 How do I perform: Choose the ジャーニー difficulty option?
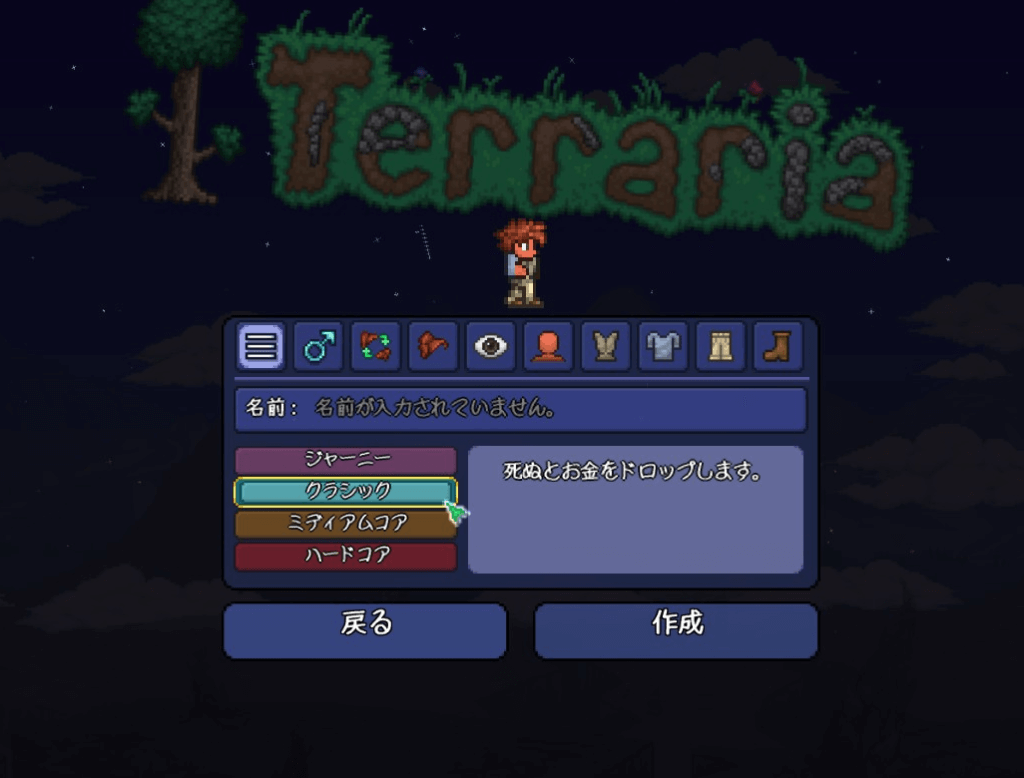(346, 460)
